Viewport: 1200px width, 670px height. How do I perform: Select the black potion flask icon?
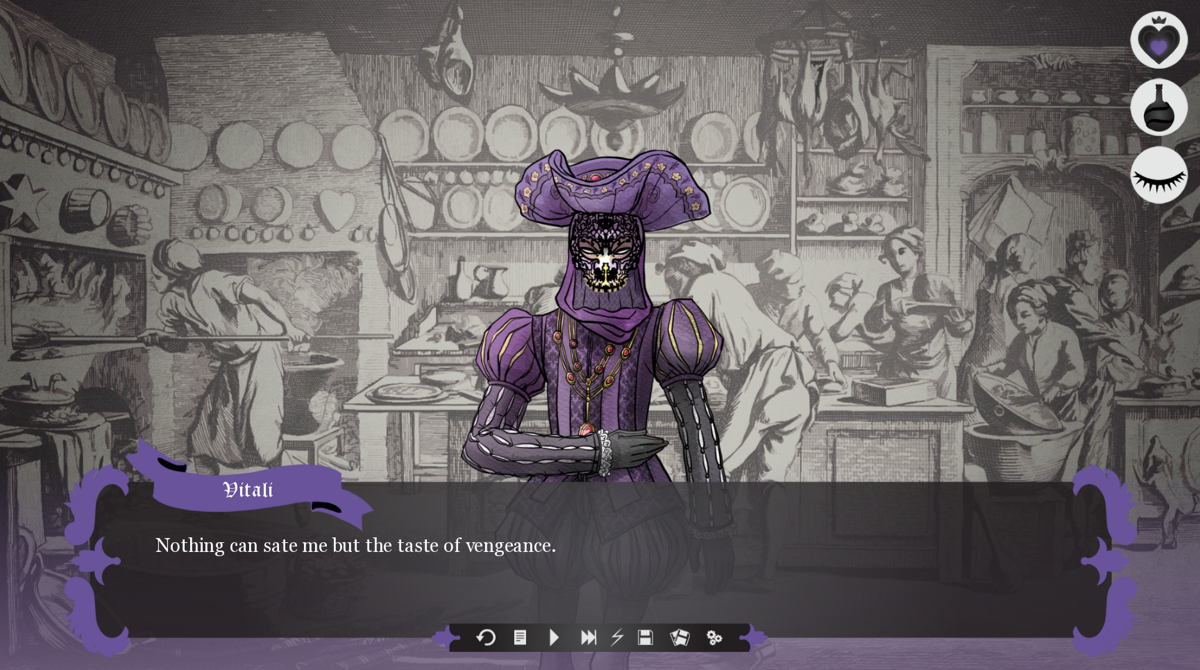(1158, 107)
